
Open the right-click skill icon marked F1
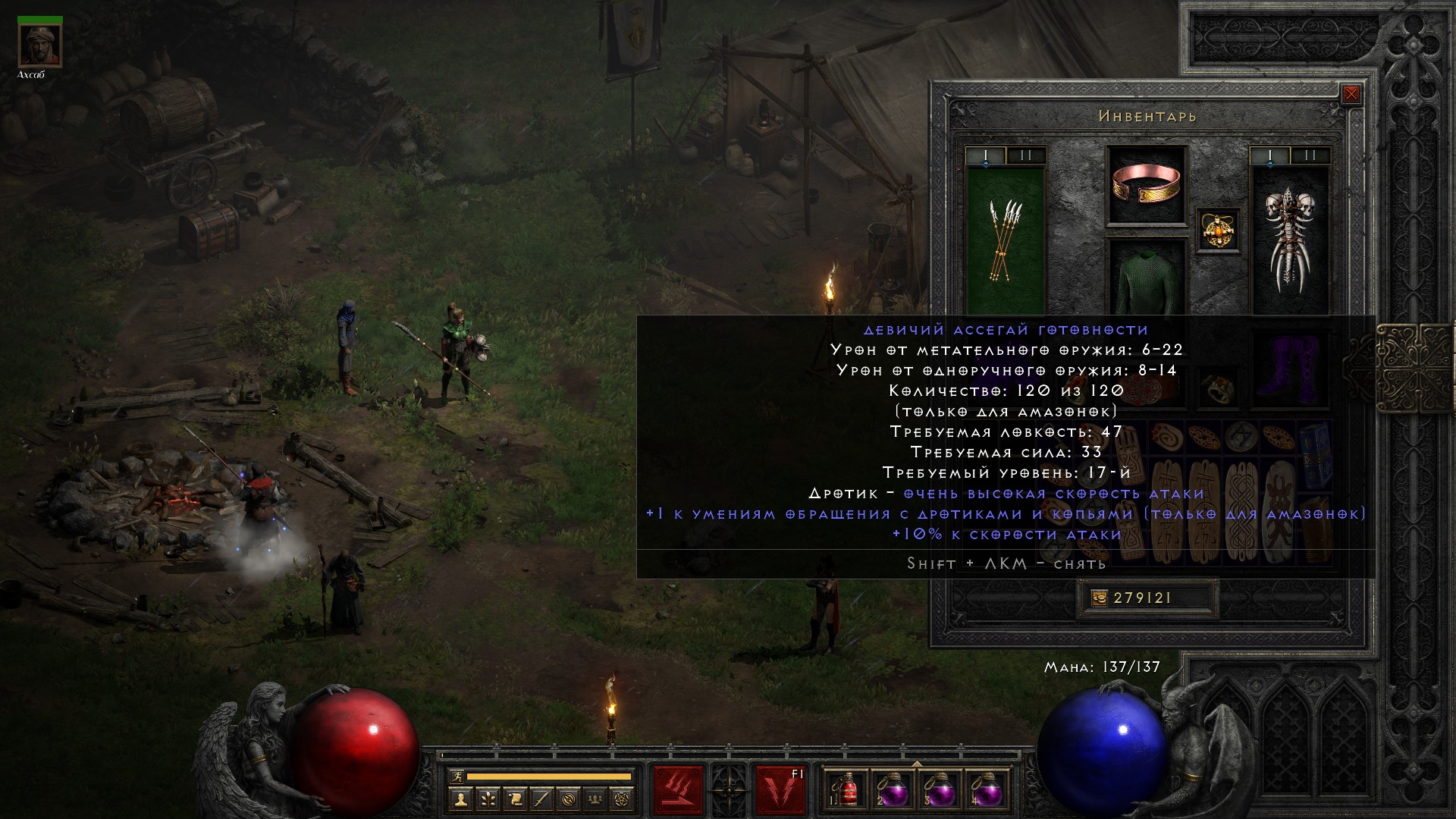click(780, 790)
